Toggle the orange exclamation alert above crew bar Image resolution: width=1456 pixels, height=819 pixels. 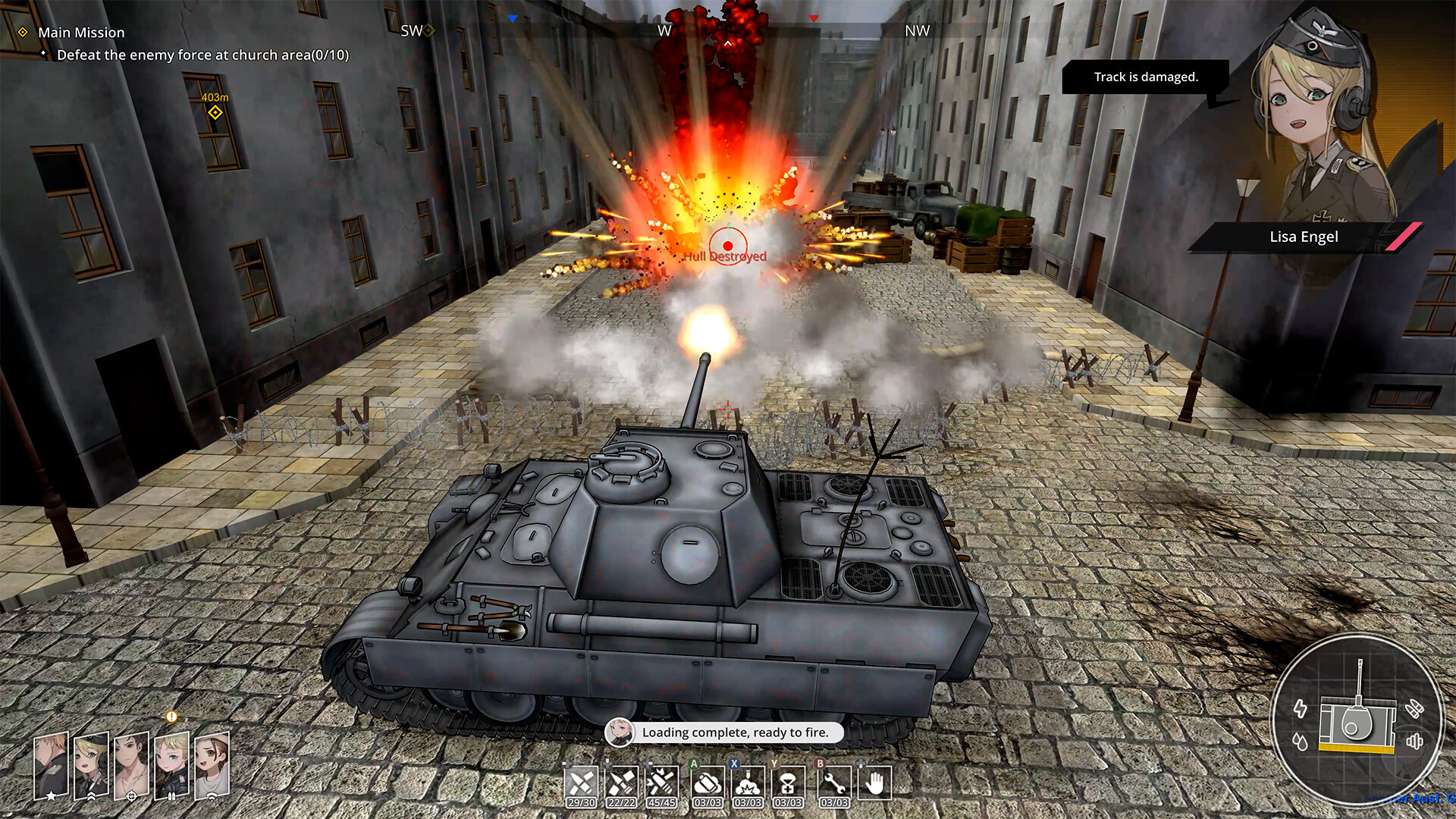click(x=171, y=716)
